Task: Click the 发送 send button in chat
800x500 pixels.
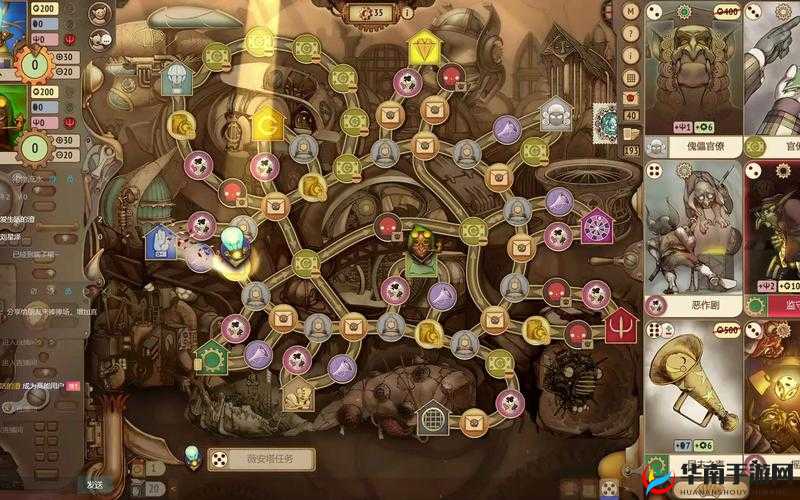Action: [x=95, y=484]
